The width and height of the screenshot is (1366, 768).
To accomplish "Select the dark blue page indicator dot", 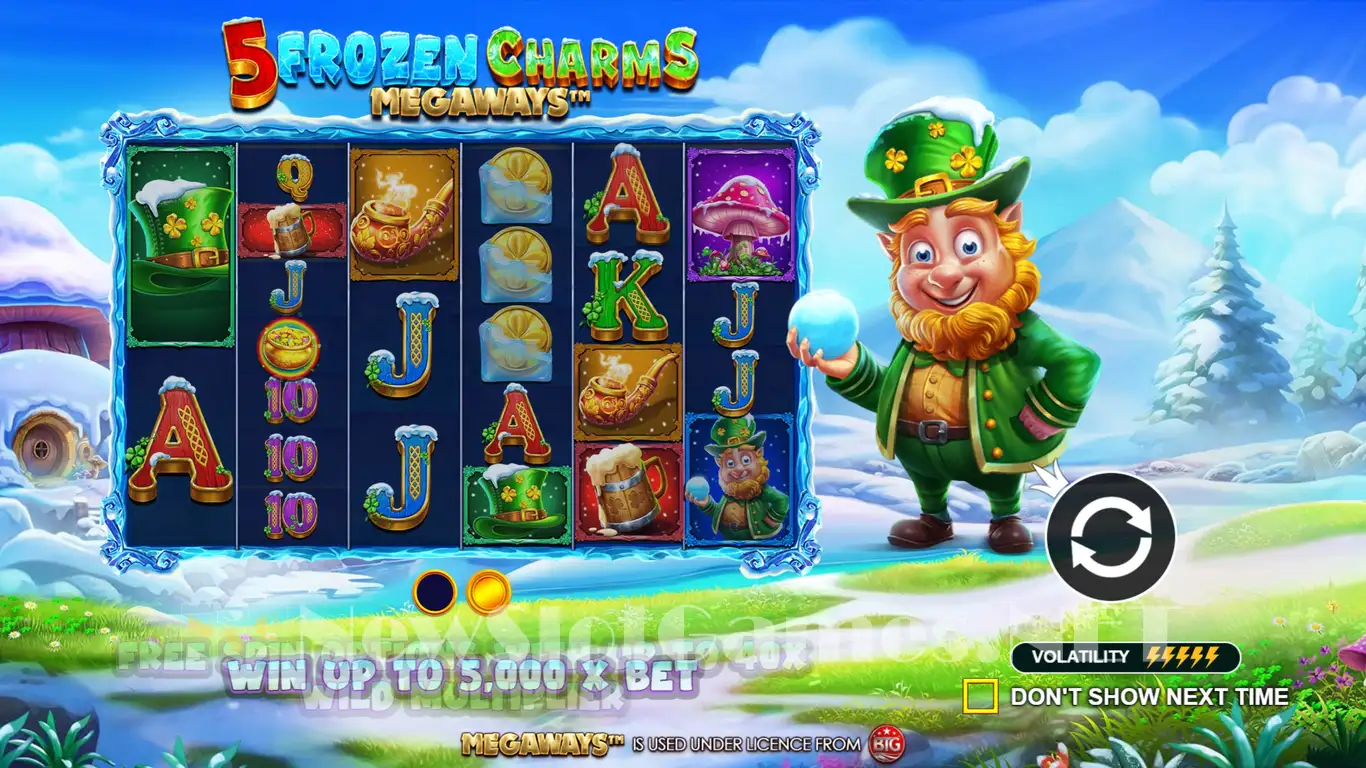I will tap(435, 592).
